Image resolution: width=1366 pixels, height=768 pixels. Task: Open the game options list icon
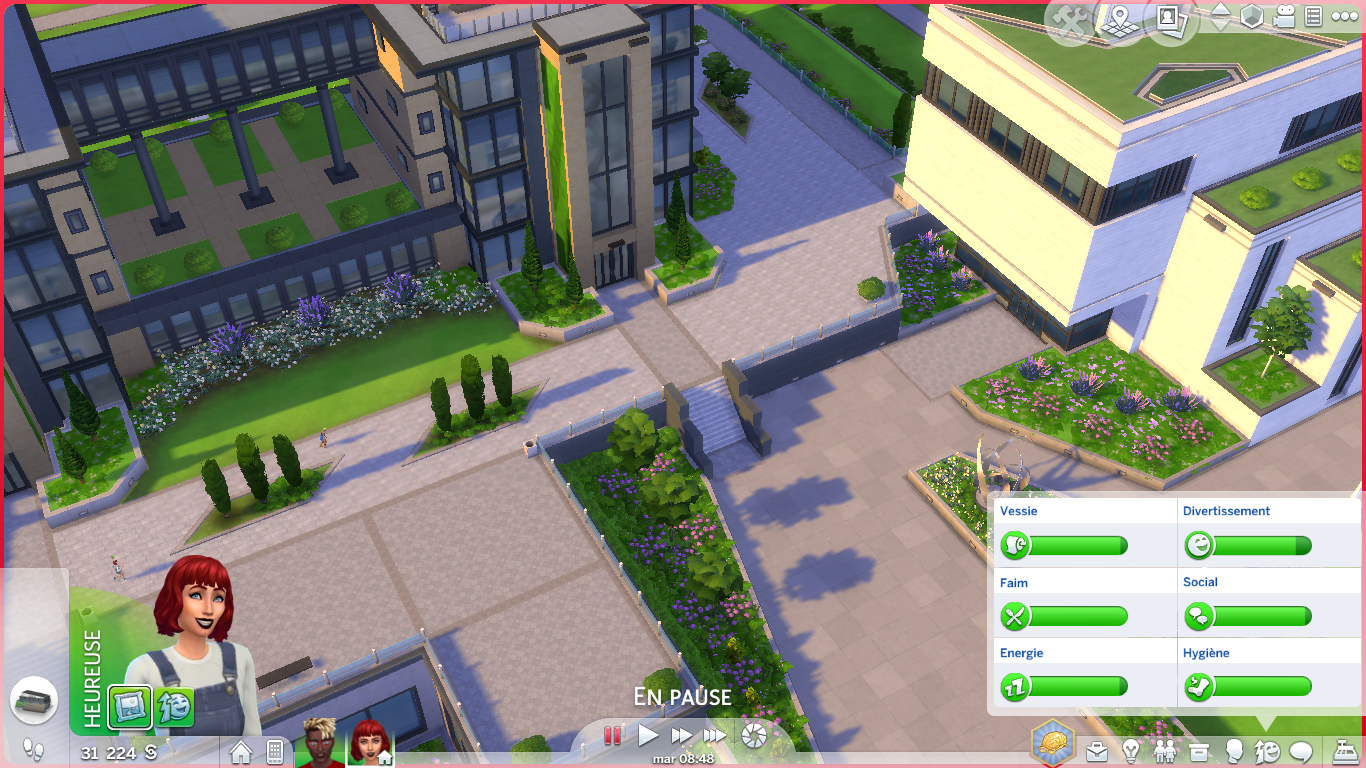[x=1314, y=17]
